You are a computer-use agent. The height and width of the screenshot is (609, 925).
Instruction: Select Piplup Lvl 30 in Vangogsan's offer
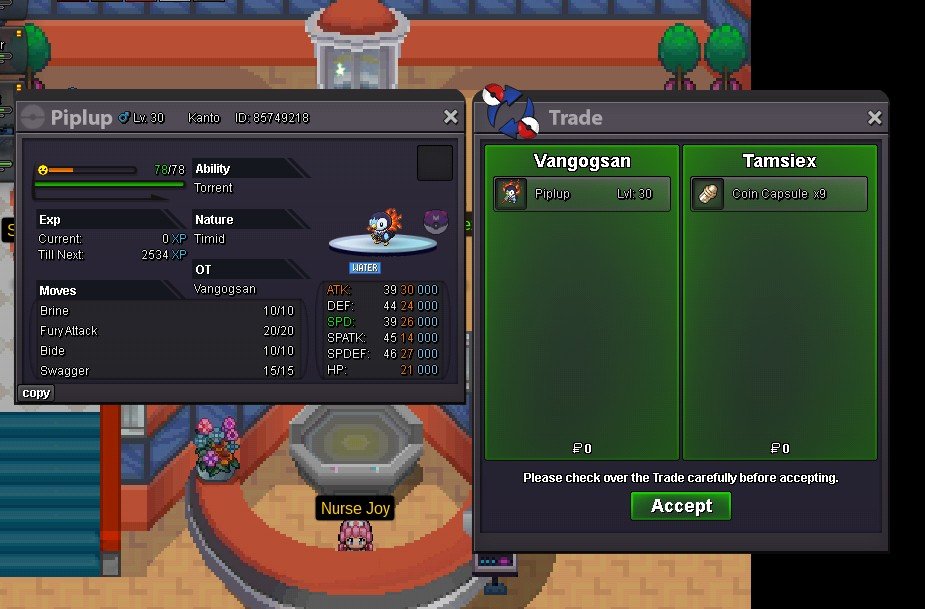(582, 194)
